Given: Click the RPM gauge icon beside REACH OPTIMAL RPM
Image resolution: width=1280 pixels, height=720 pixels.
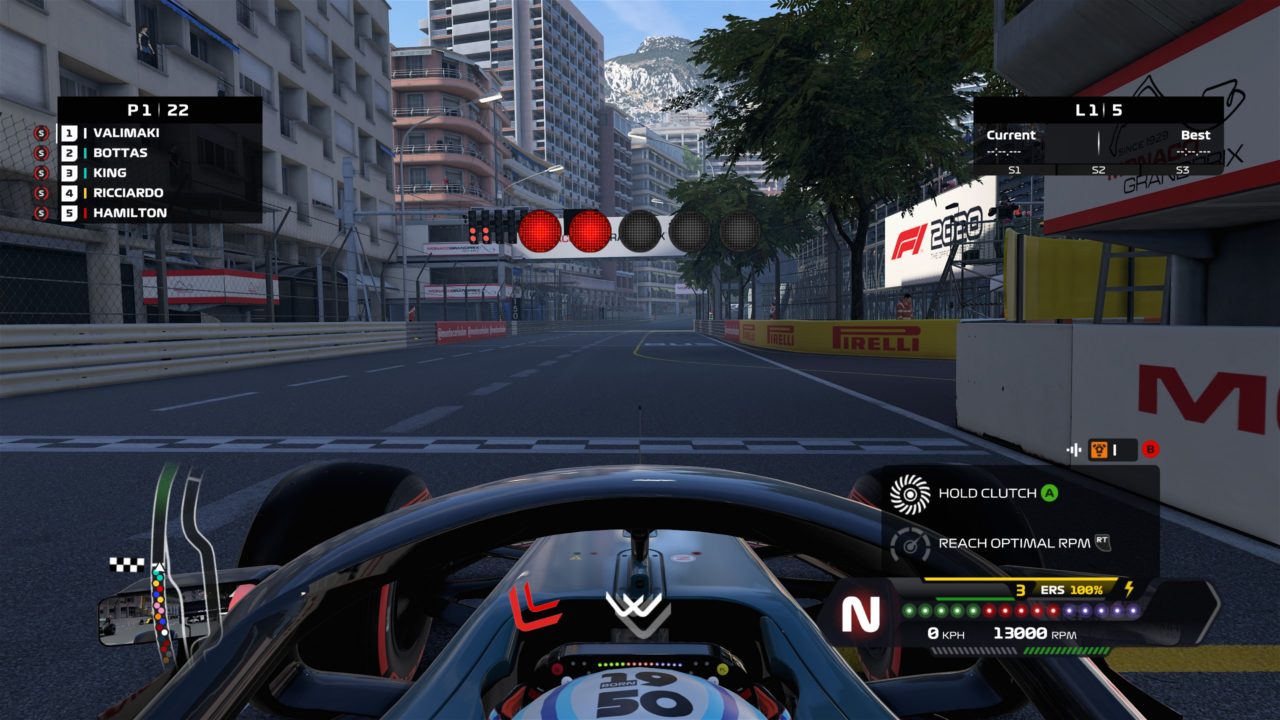Looking at the screenshot, I should 908,544.
